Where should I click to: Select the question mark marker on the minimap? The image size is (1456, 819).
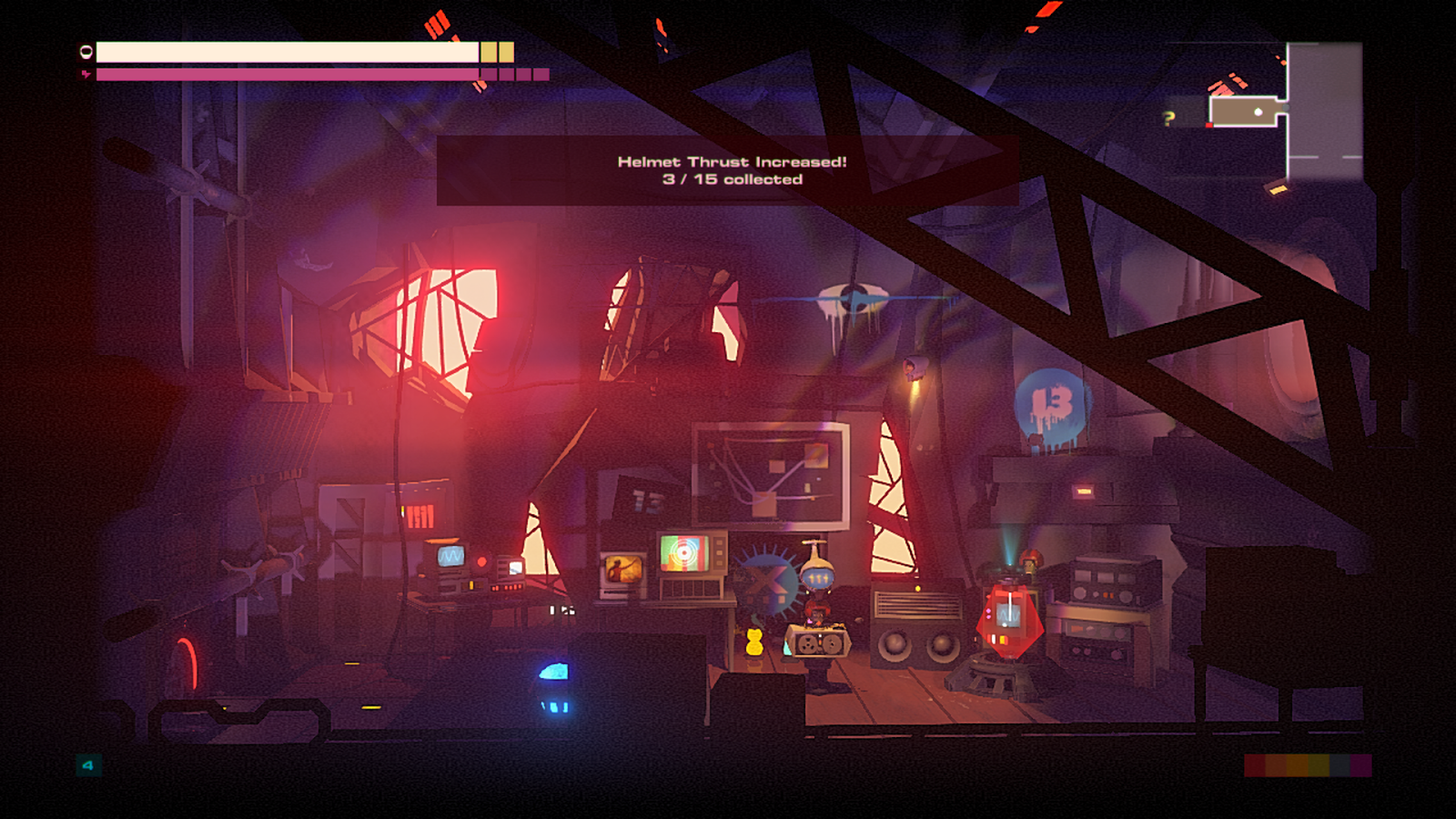pyautogui.click(x=1169, y=117)
